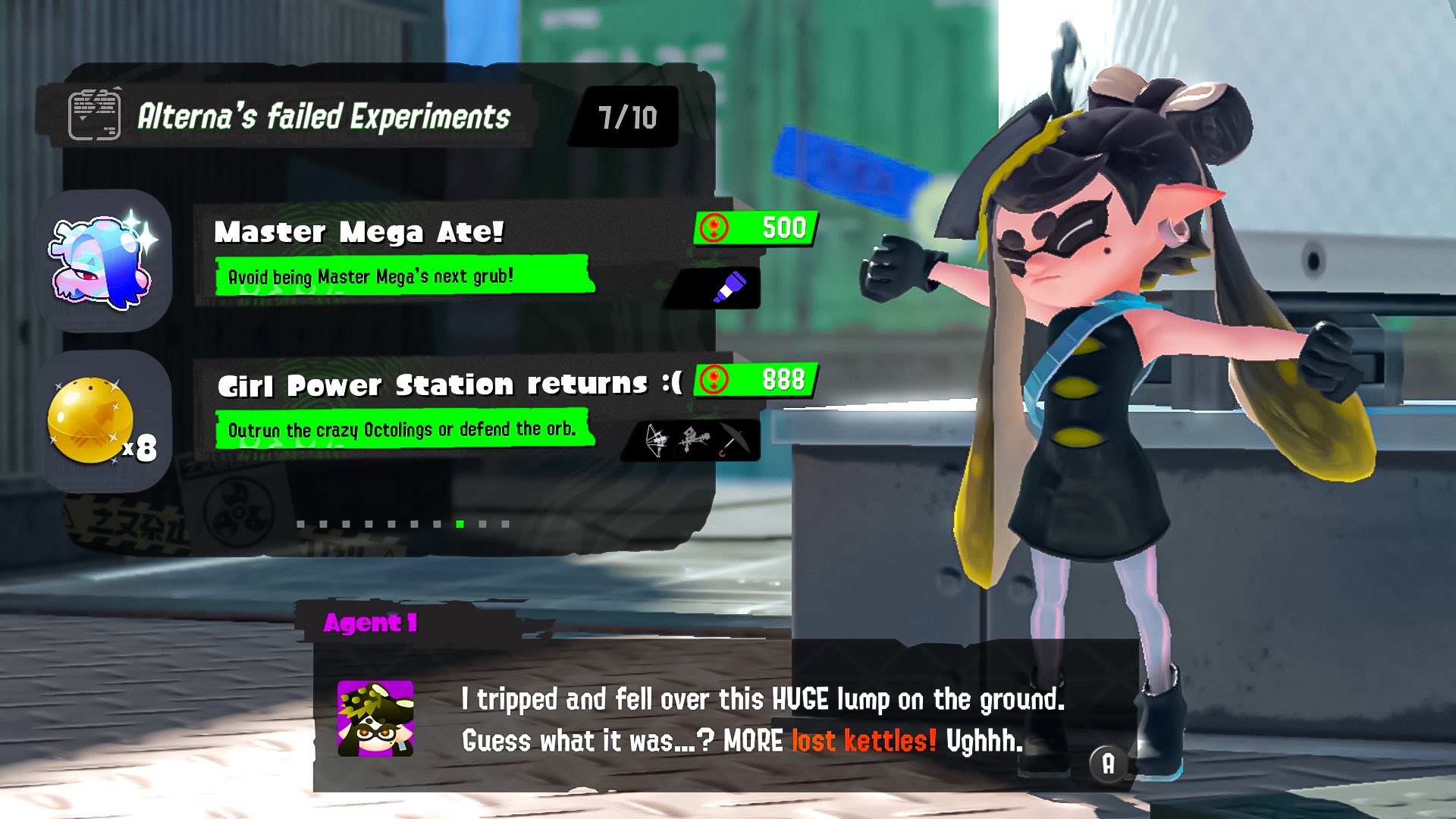Click the 'Alterna's failed Experiments' header
Image resolution: width=1456 pixels, height=819 pixels.
pos(325,115)
